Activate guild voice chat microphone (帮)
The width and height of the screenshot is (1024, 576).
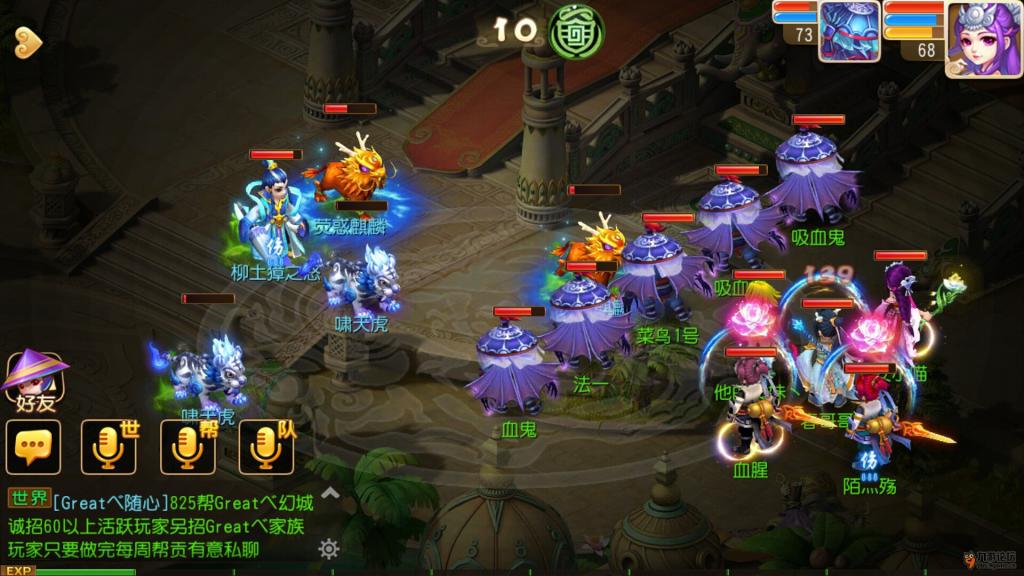tap(187, 447)
